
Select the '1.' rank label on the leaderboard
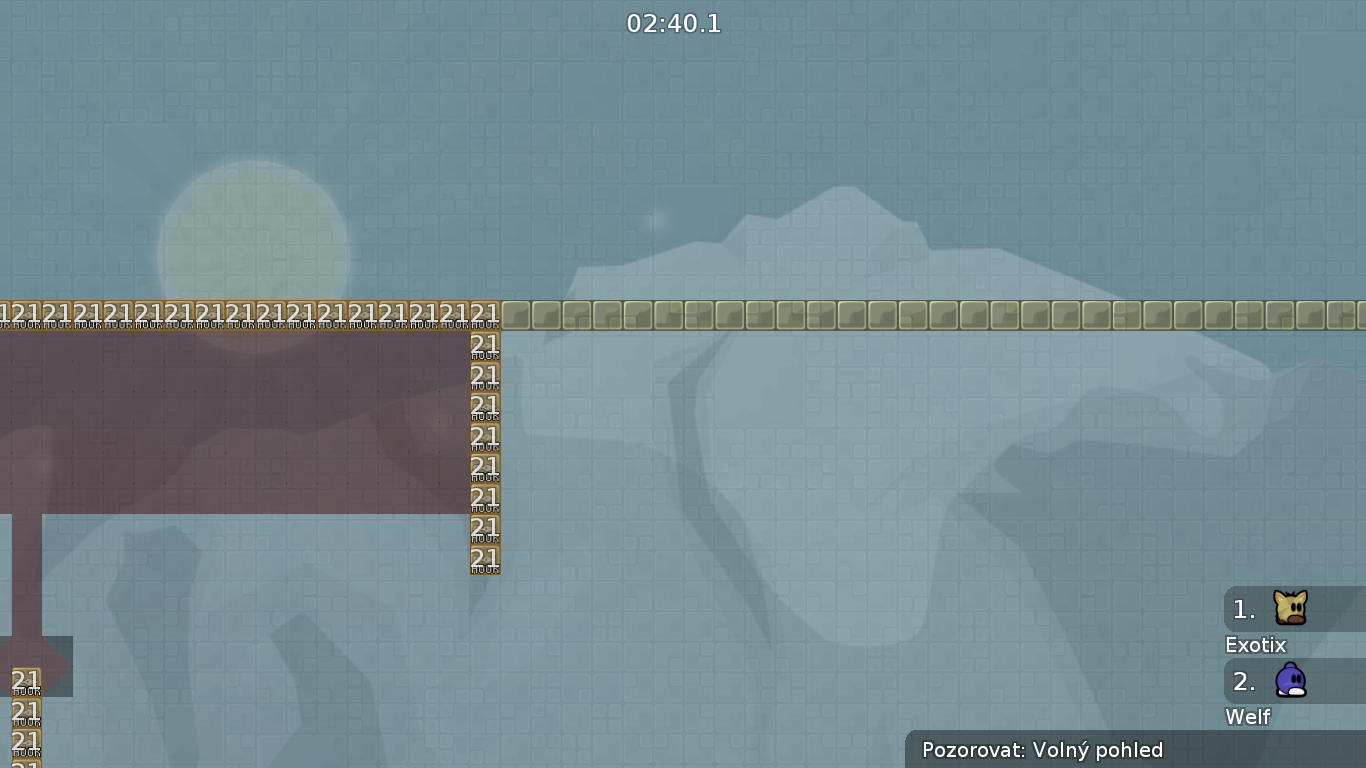tap(1243, 609)
